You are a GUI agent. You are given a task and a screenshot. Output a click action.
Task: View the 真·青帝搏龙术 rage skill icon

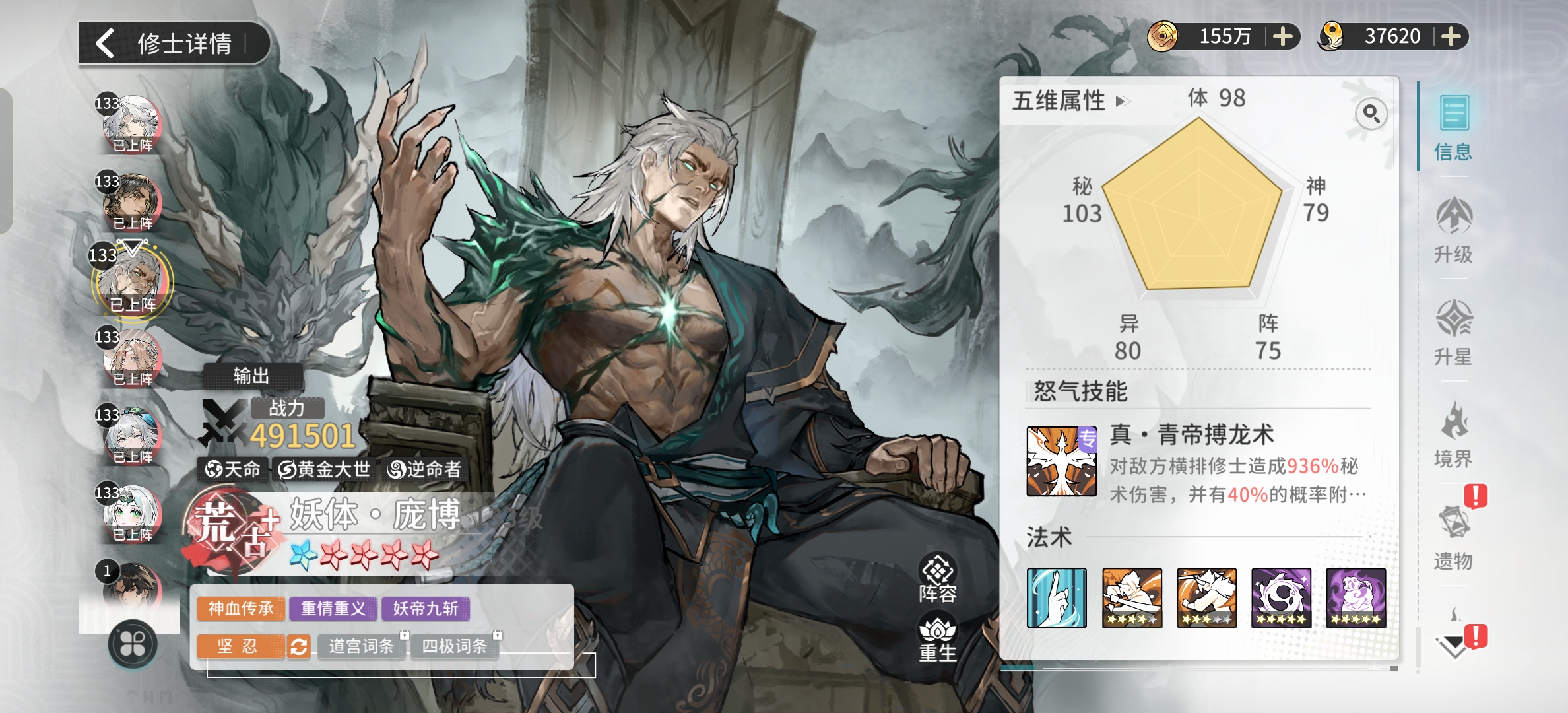point(1061,461)
